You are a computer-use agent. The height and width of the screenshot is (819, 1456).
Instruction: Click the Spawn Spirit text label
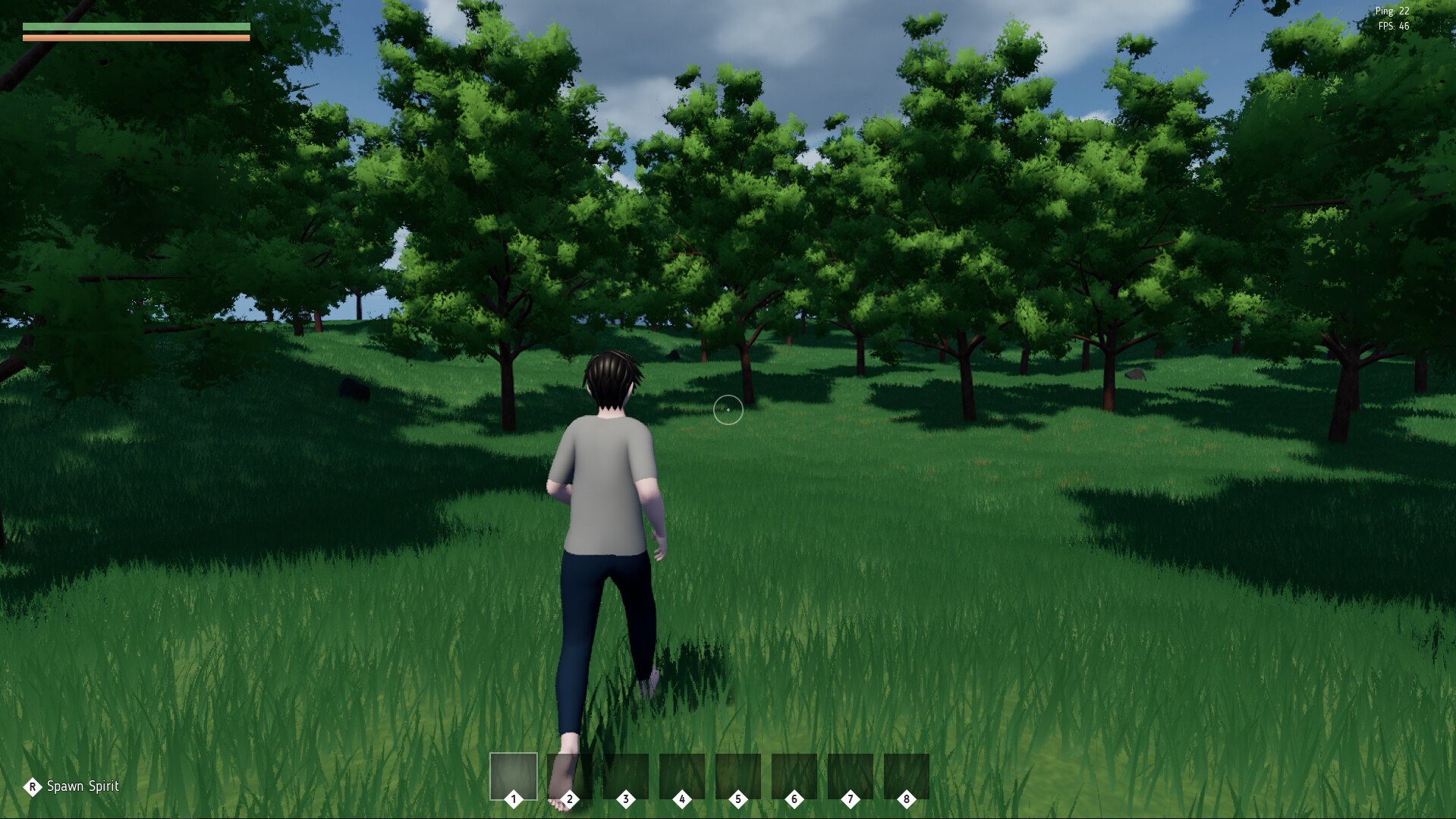83,786
